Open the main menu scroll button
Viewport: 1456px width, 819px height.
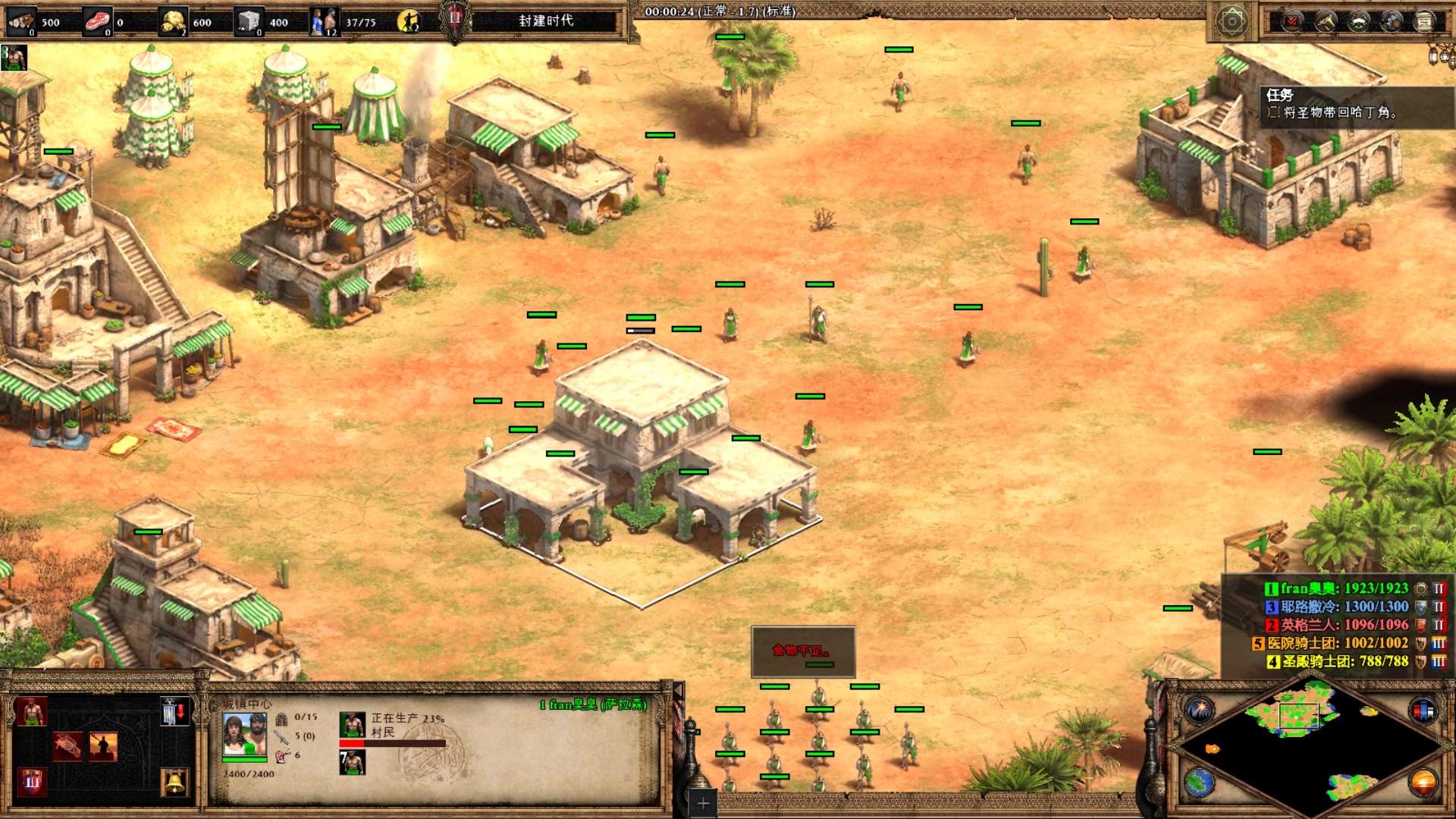(1425, 21)
